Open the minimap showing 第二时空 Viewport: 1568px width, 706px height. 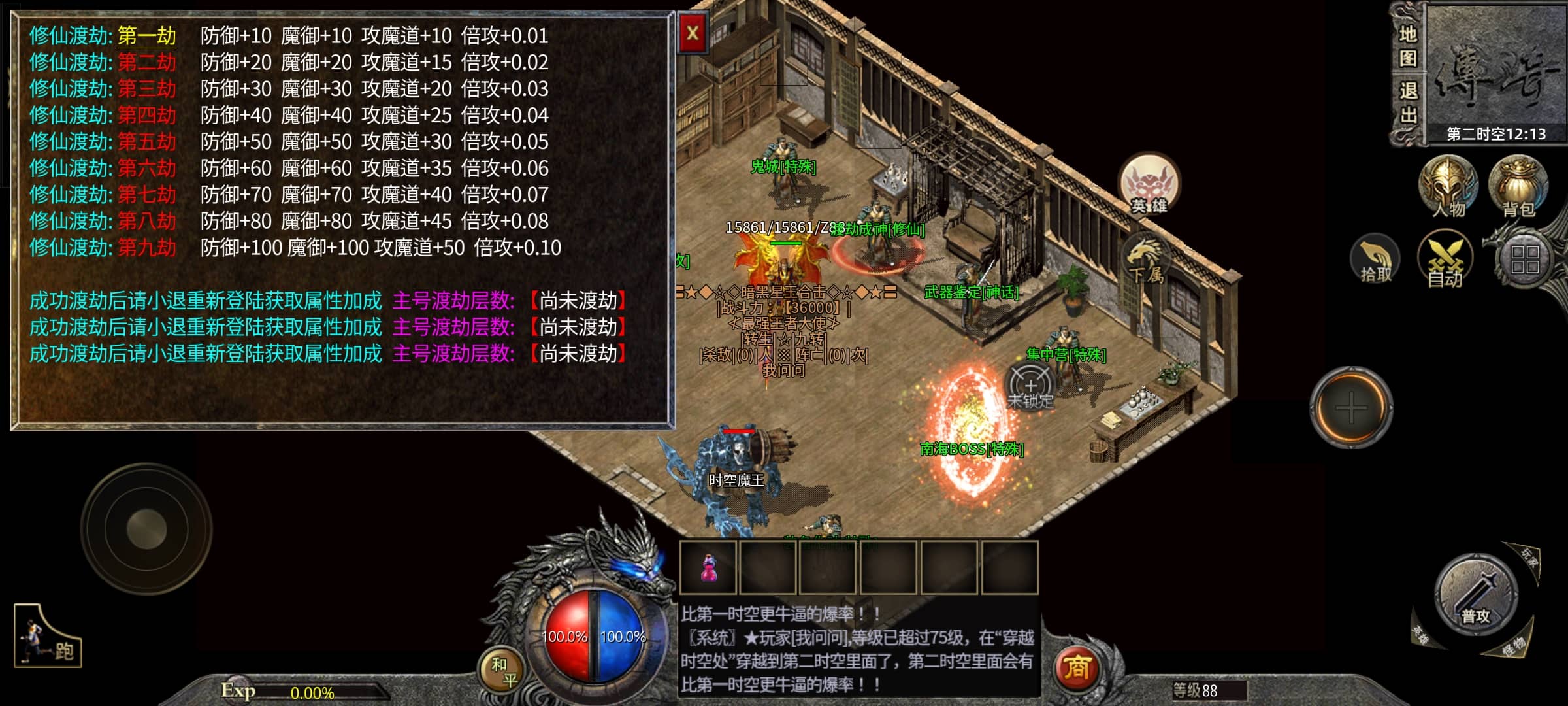1495,72
